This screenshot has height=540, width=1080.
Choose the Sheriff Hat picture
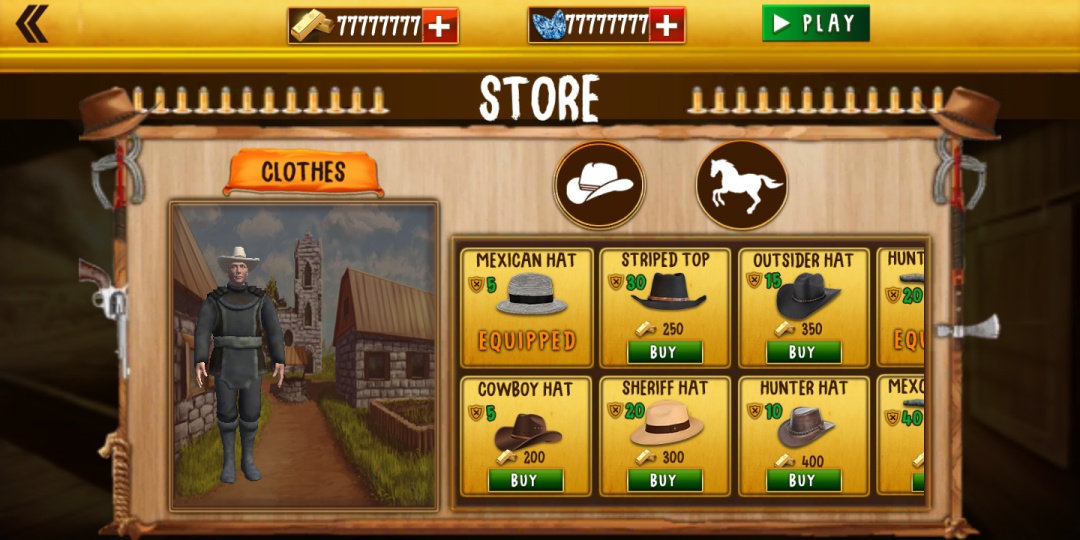667,423
